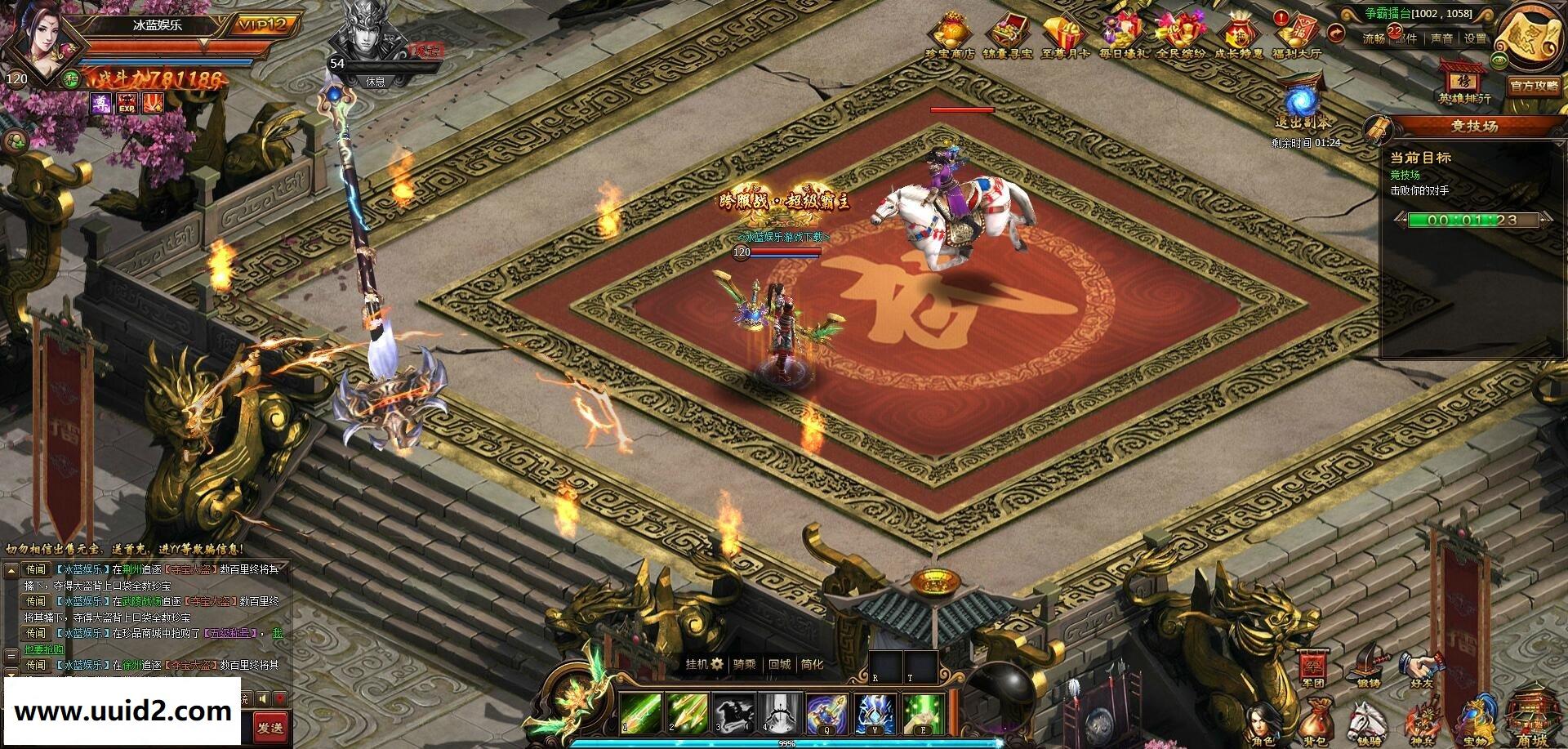Open the 商城 mall
Screen dimensions: 1568x749
tap(1529, 719)
